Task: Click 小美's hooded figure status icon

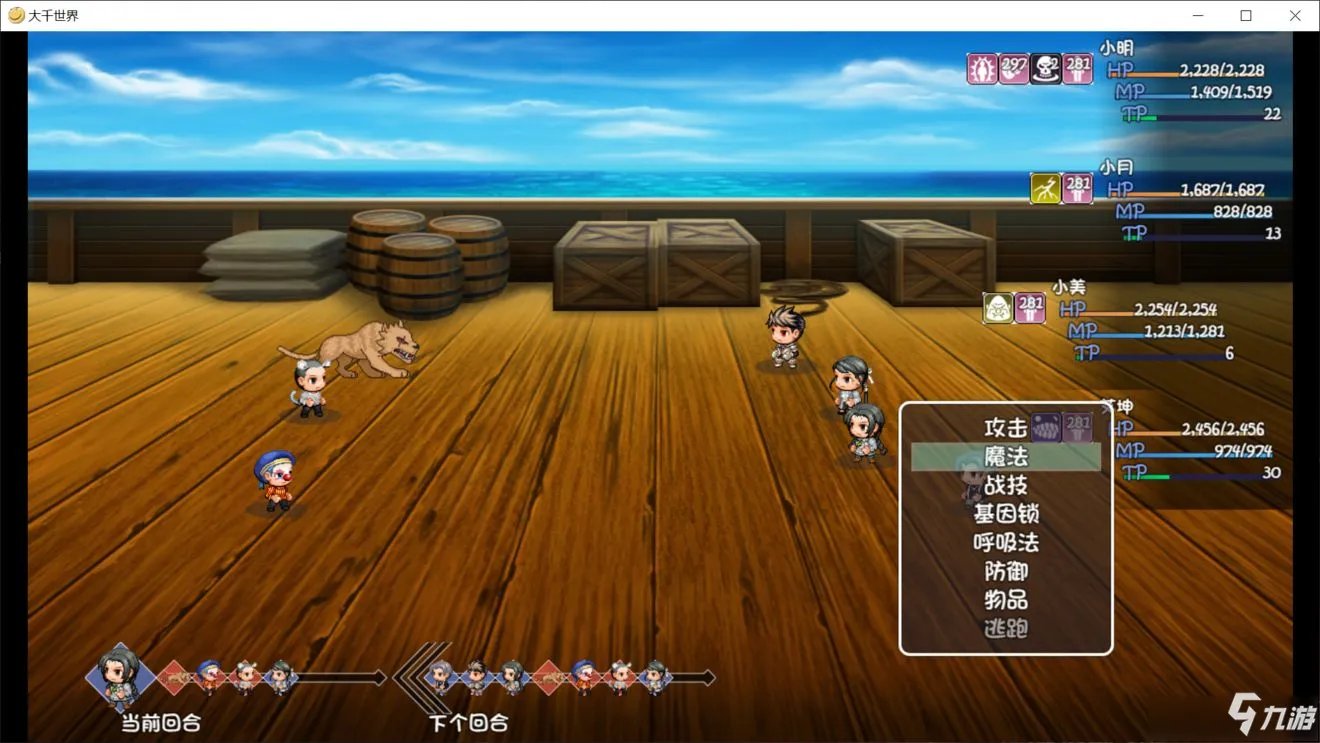Action: (998, 307)
